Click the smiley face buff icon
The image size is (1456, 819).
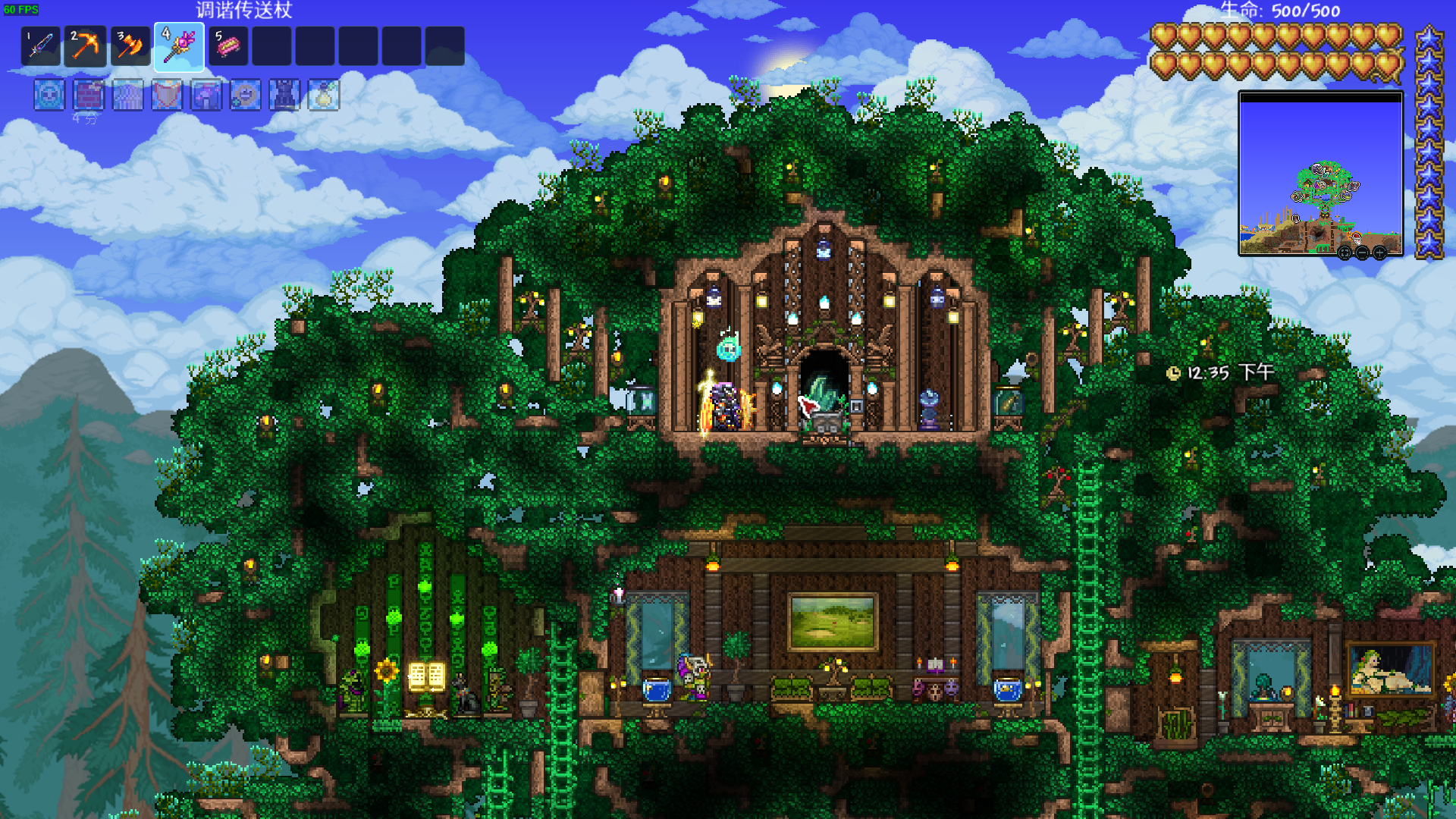click(246, 96)
